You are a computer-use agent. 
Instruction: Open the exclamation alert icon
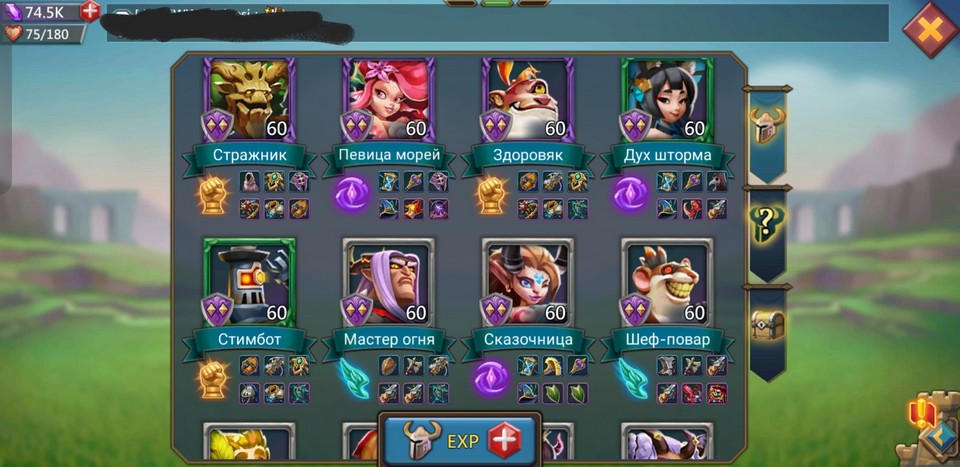click(x=916, y=411)
